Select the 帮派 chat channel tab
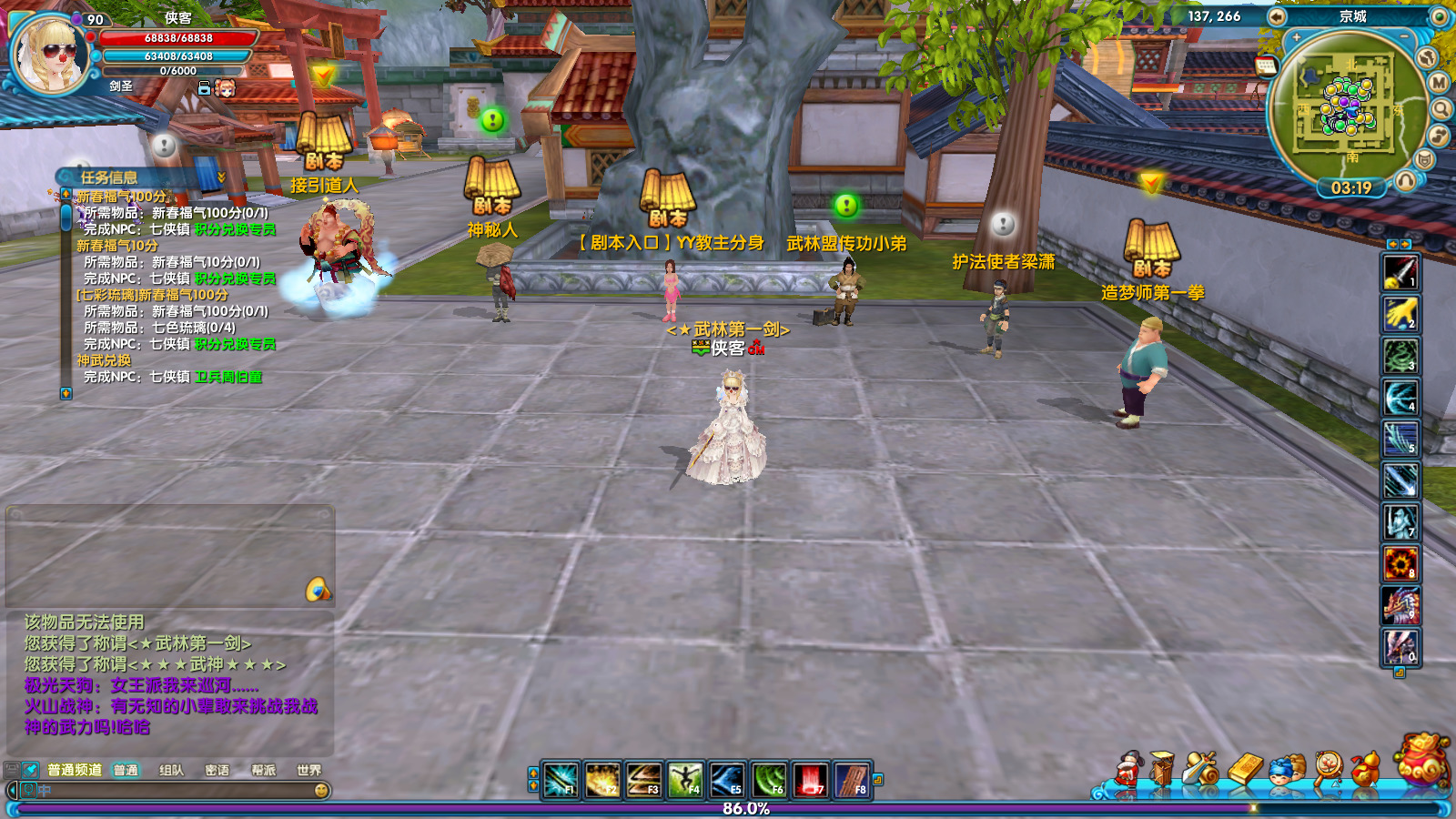The height and width of the screenshot is (819, 1456). (x=263, y=770)
